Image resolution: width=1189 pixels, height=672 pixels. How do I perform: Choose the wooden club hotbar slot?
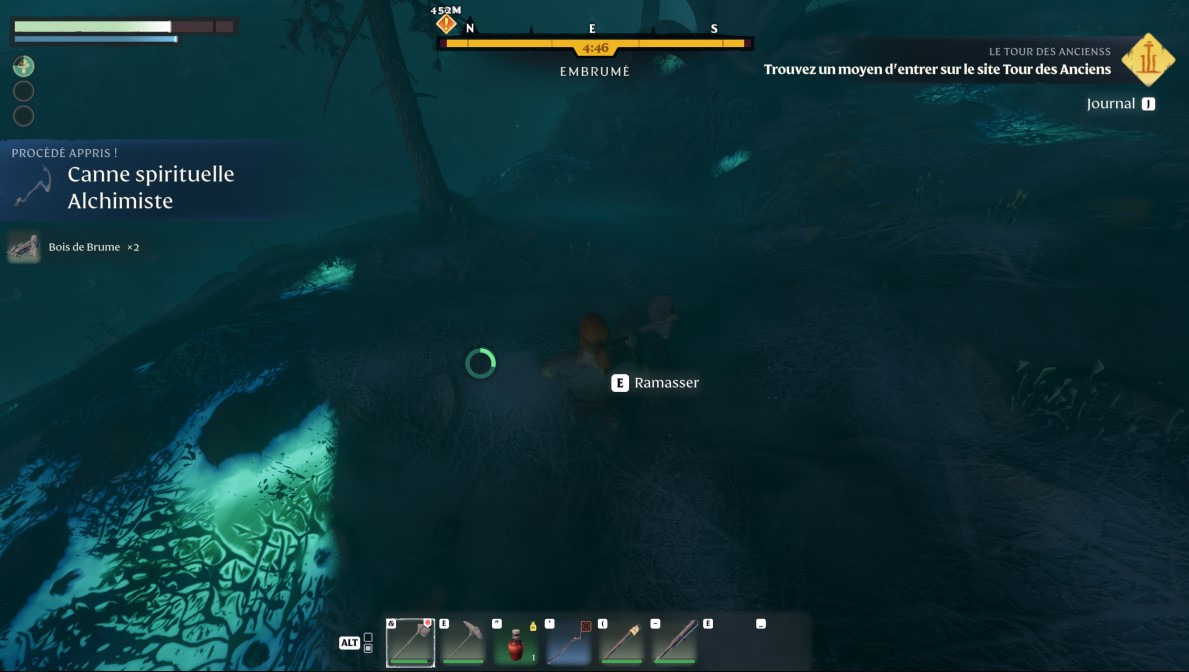click(x=675, y=641)
